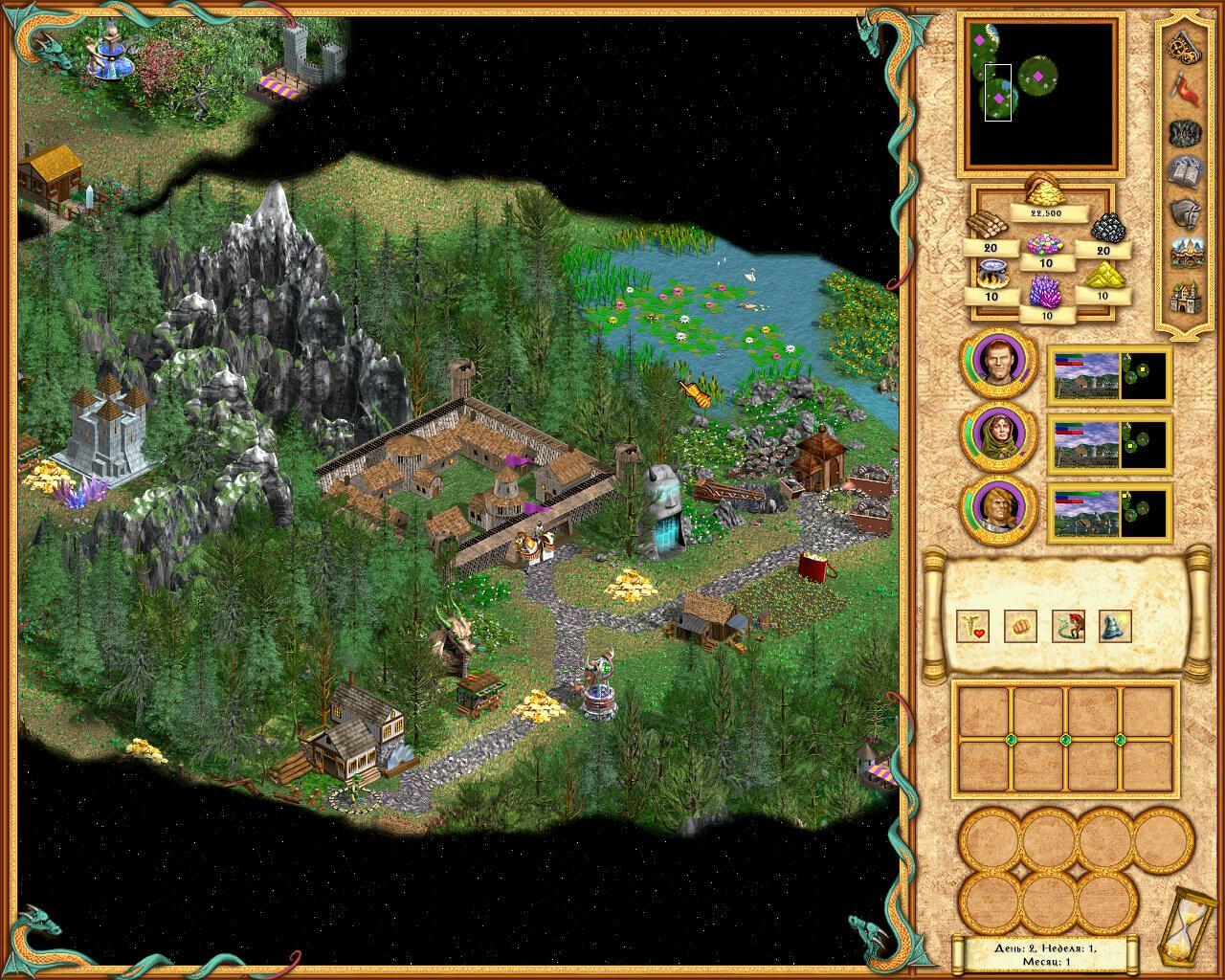Click the blue wizard hat skill icon
1225x980 pixels.
coord(1116,627)
